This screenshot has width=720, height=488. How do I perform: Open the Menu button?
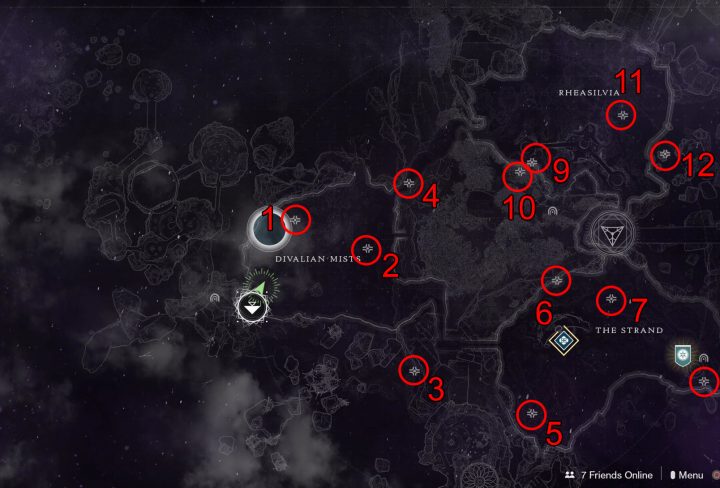(686, 475)
